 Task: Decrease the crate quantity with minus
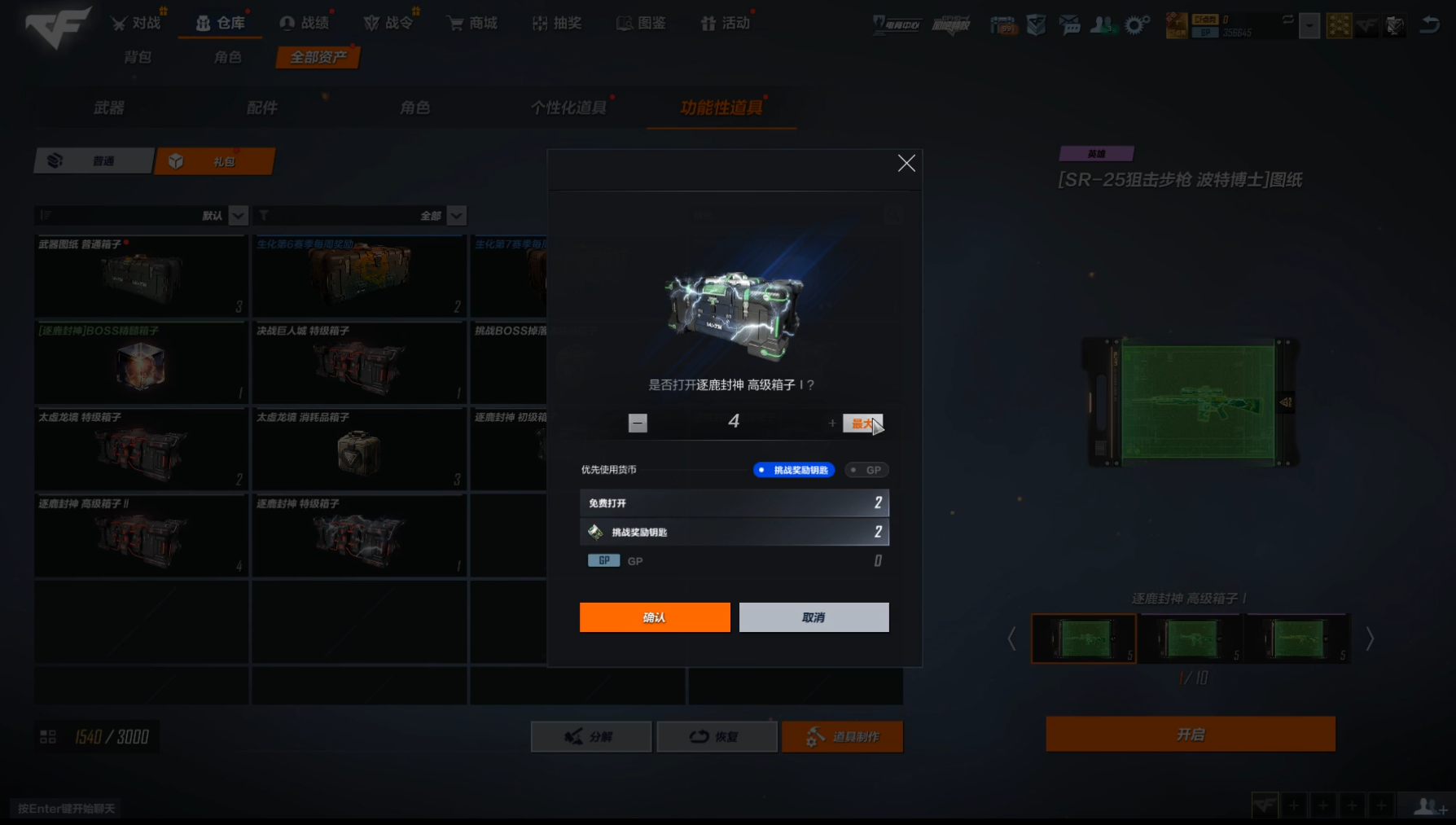point(638,423)
